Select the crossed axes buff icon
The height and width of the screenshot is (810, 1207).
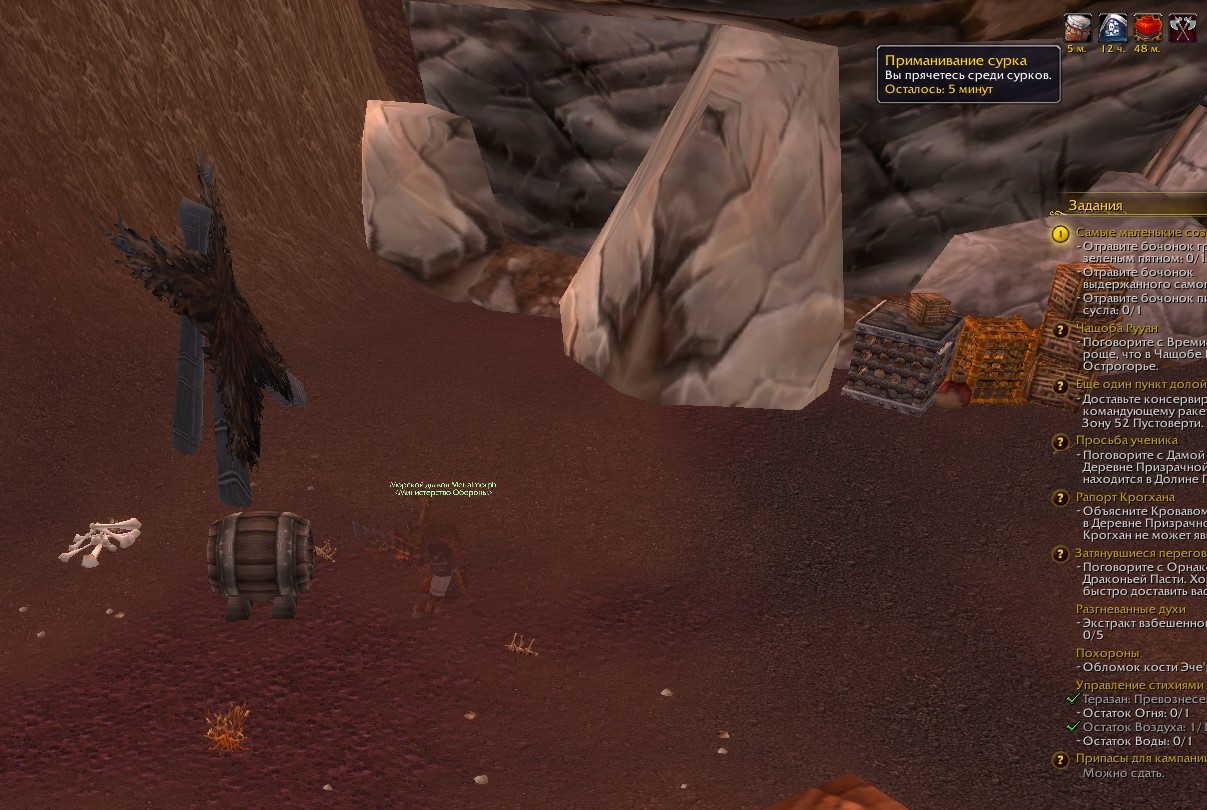[1183, 27]
